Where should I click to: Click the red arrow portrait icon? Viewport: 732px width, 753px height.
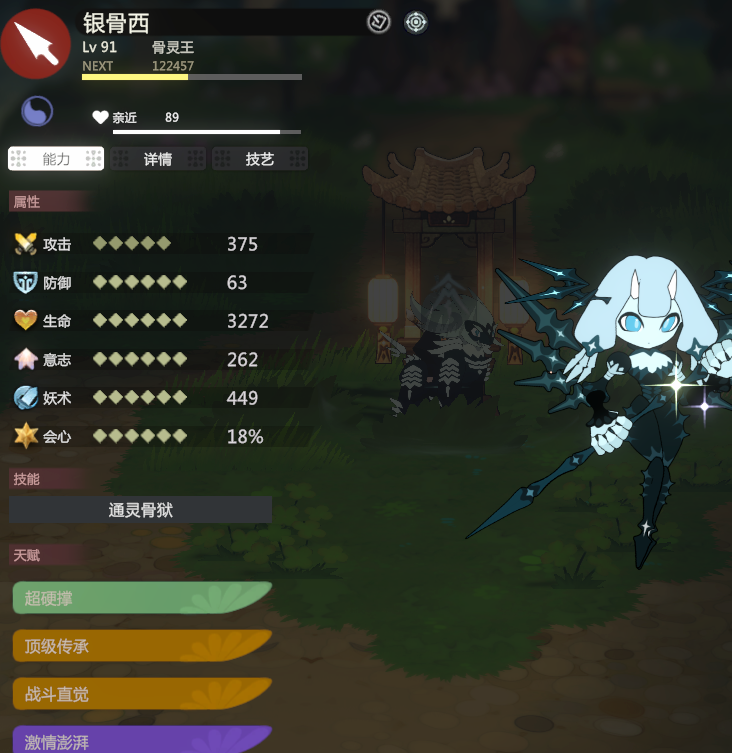tap(36, 43)
